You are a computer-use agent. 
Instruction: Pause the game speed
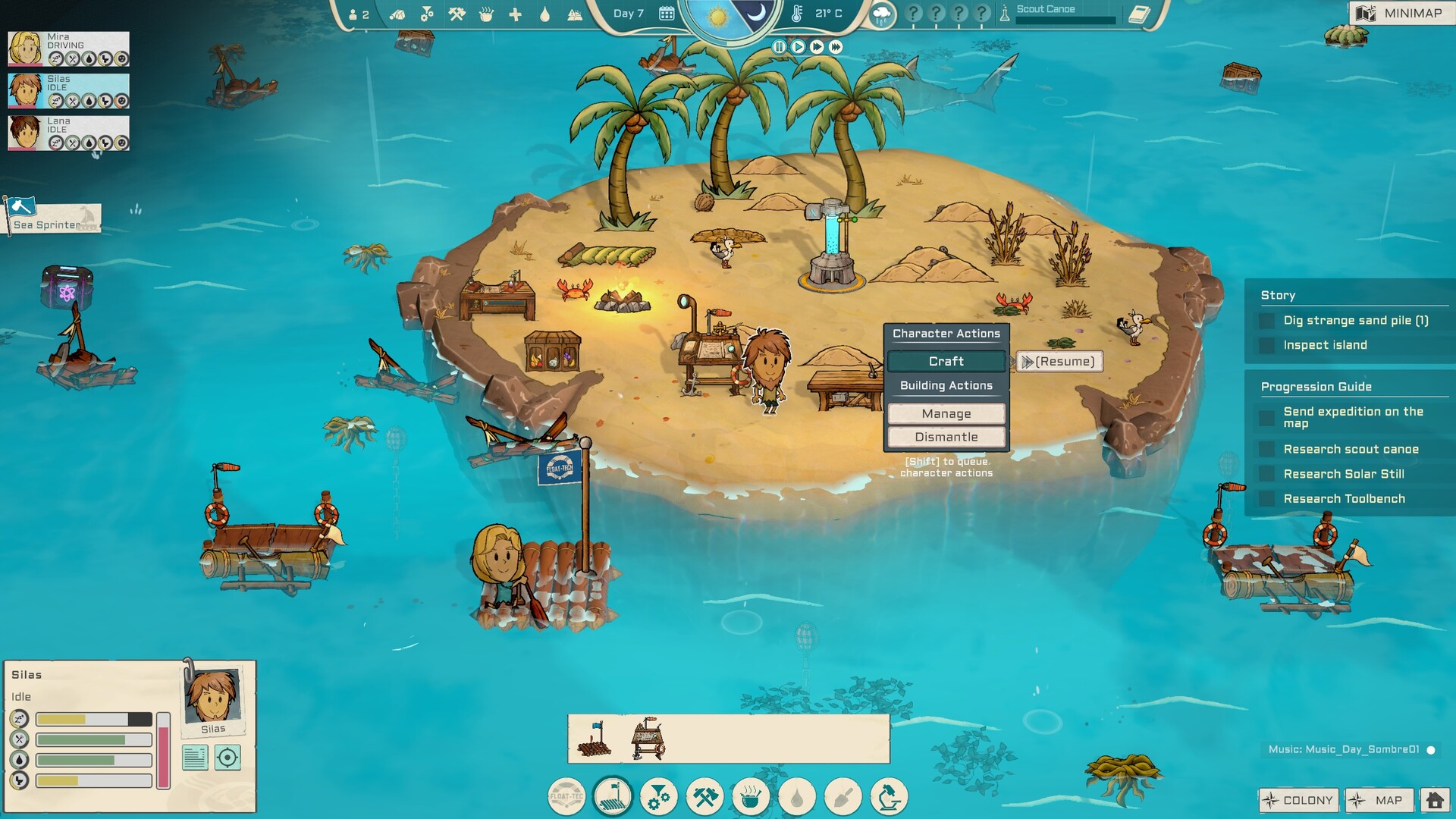click(x=779, y=47)
